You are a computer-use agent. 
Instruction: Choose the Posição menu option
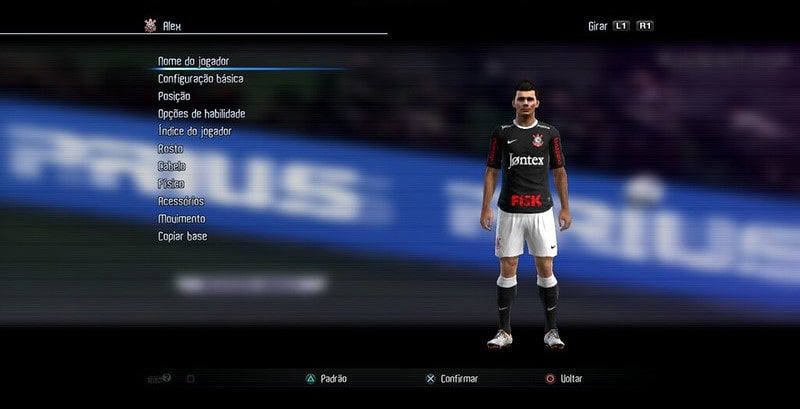(174, 96)
